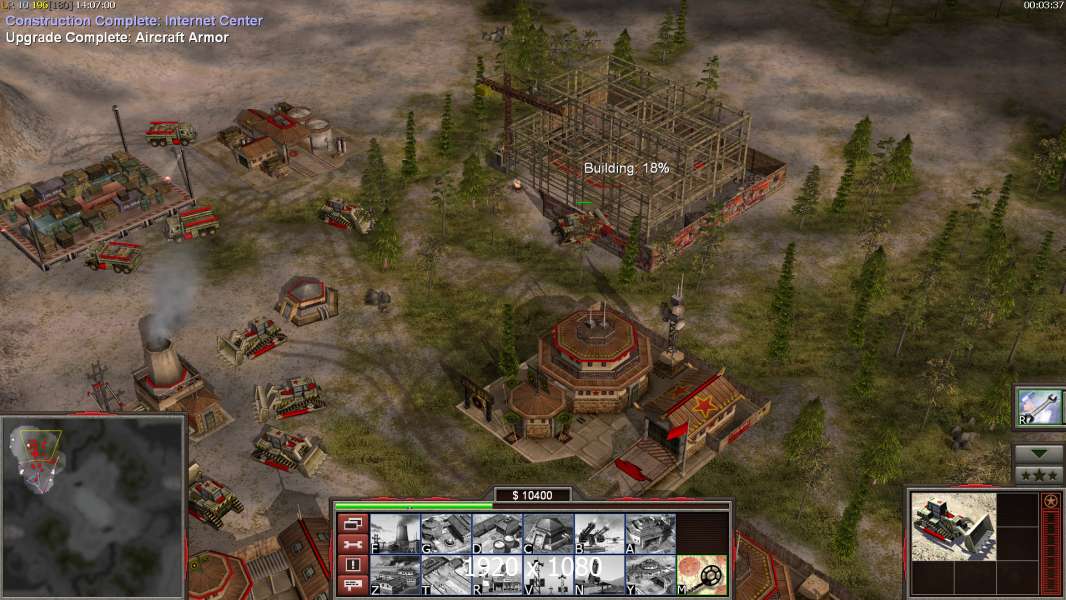Select the build icon marked D
Image resolution: width=1066 pixels, height=600 pixels.
[x=497, y=533]
